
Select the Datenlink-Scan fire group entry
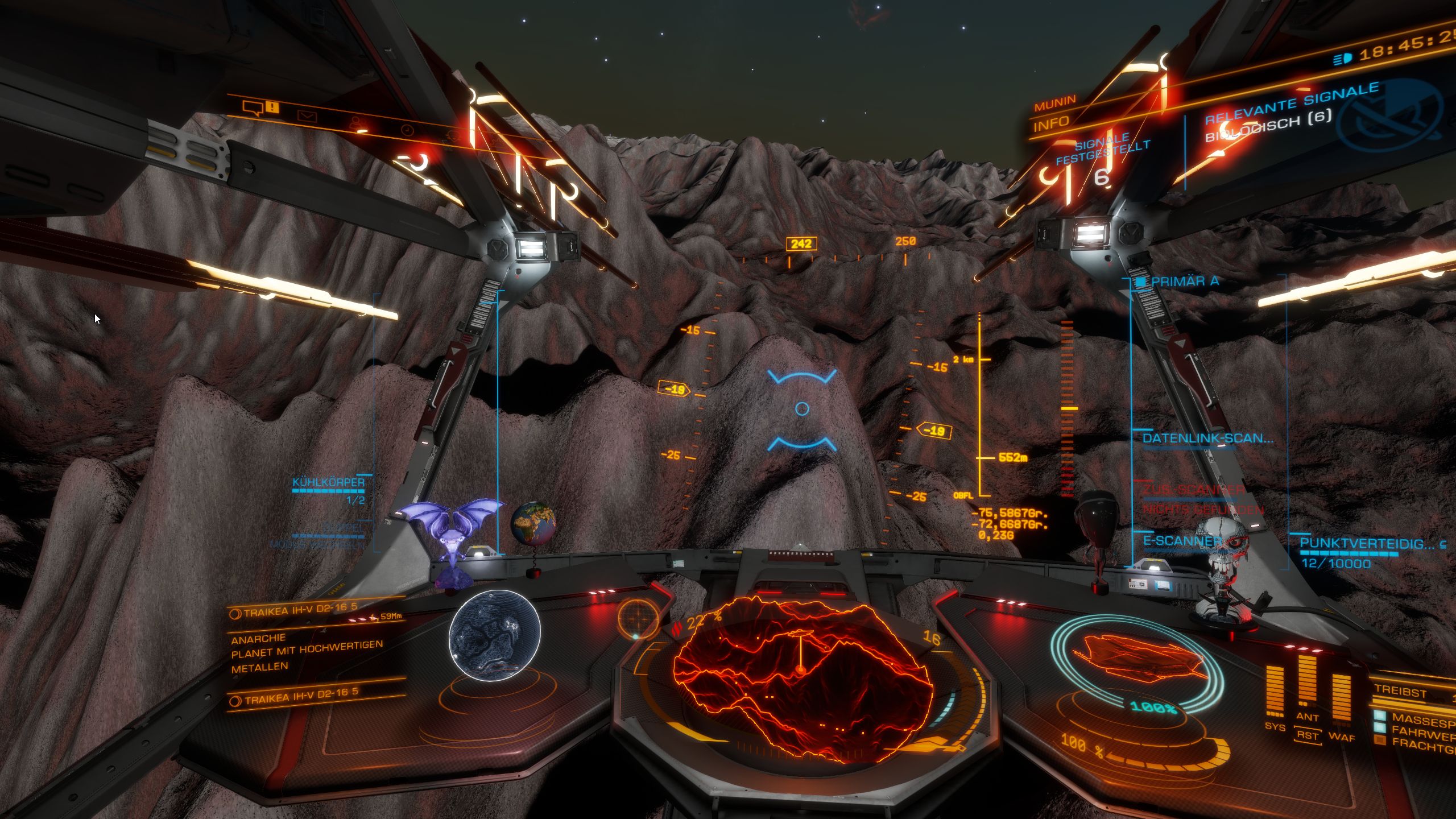(x=1207, y=439)
